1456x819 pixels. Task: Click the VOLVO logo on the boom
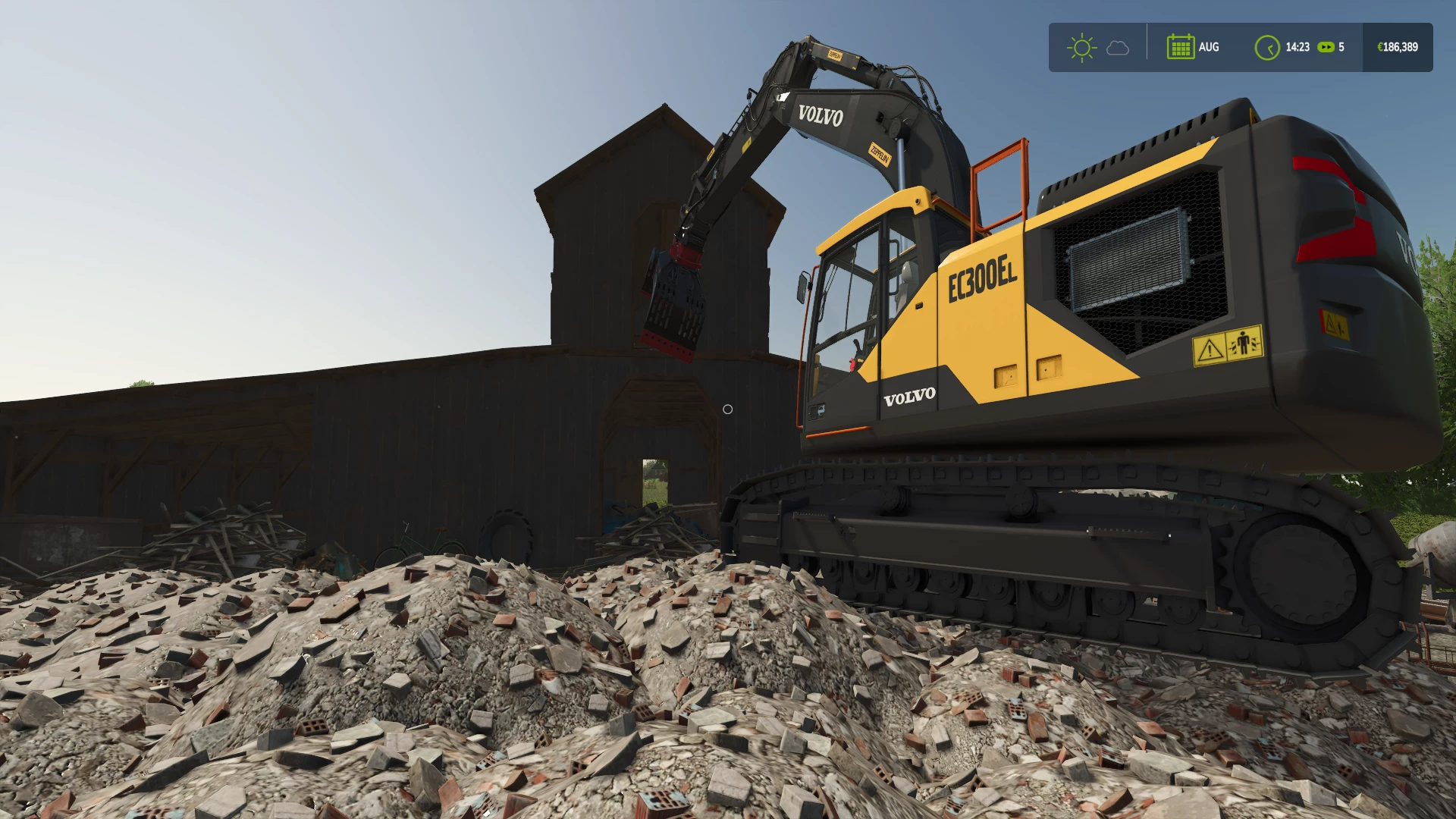pyautogui.click(x=821, y=117)
